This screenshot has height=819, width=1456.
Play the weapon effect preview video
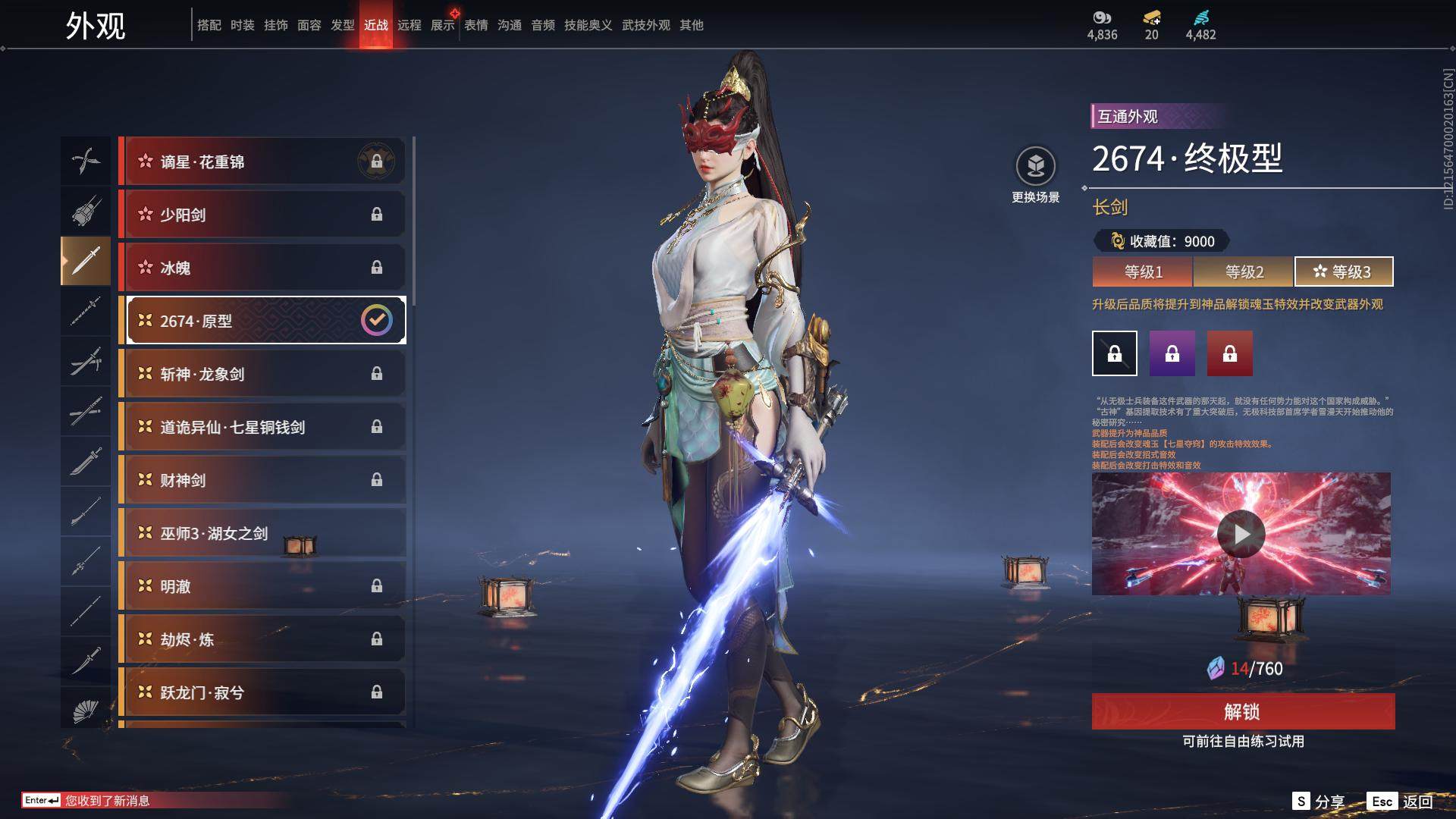pos(1241,534)
